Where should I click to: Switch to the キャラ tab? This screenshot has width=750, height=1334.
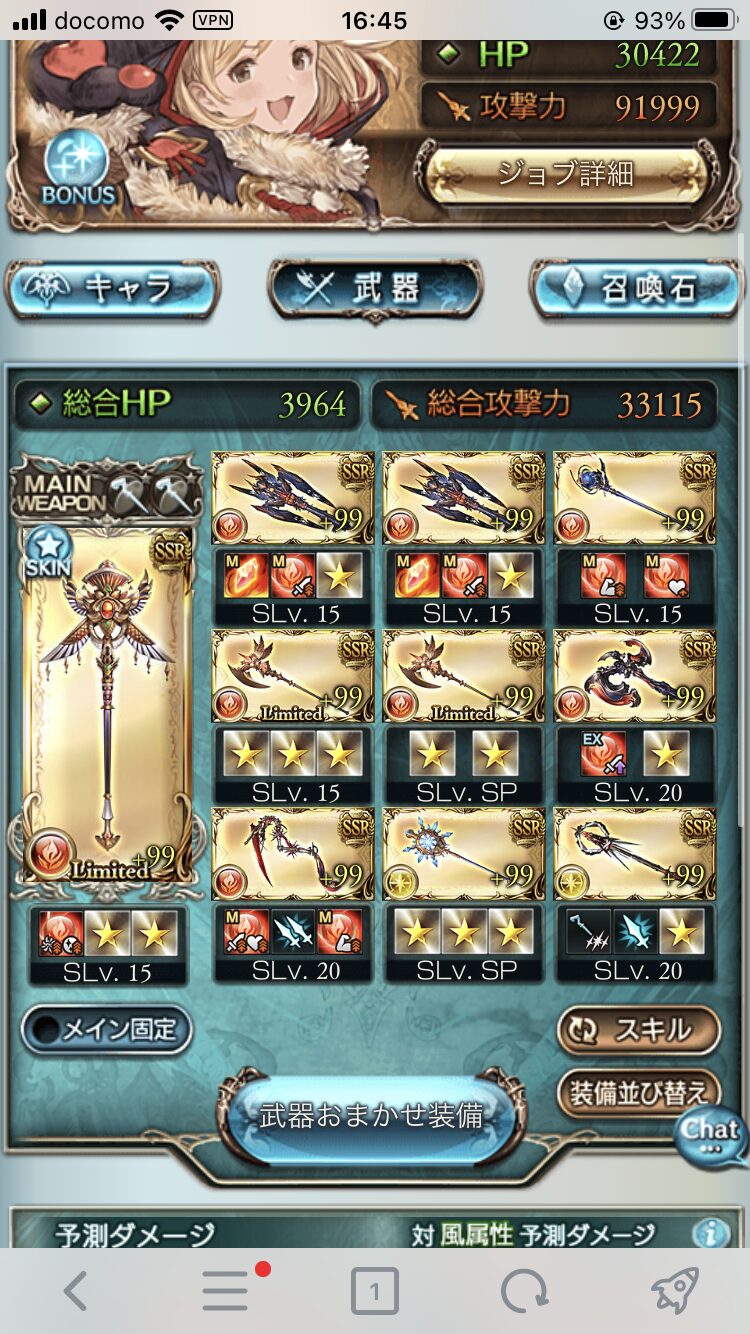pyautogui.click(x=111, y=290)
